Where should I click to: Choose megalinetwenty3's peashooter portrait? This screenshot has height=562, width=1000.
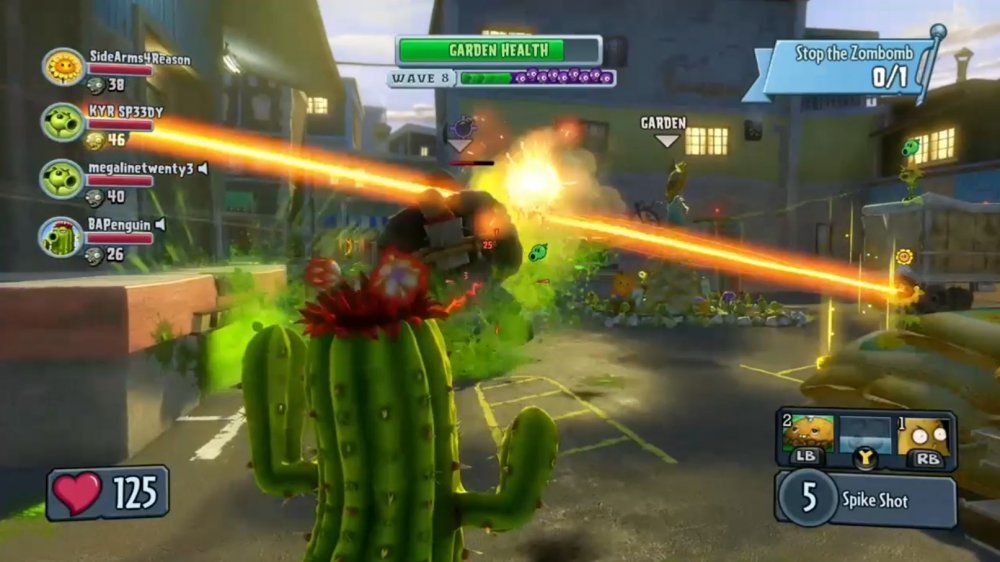pos(62,178)
